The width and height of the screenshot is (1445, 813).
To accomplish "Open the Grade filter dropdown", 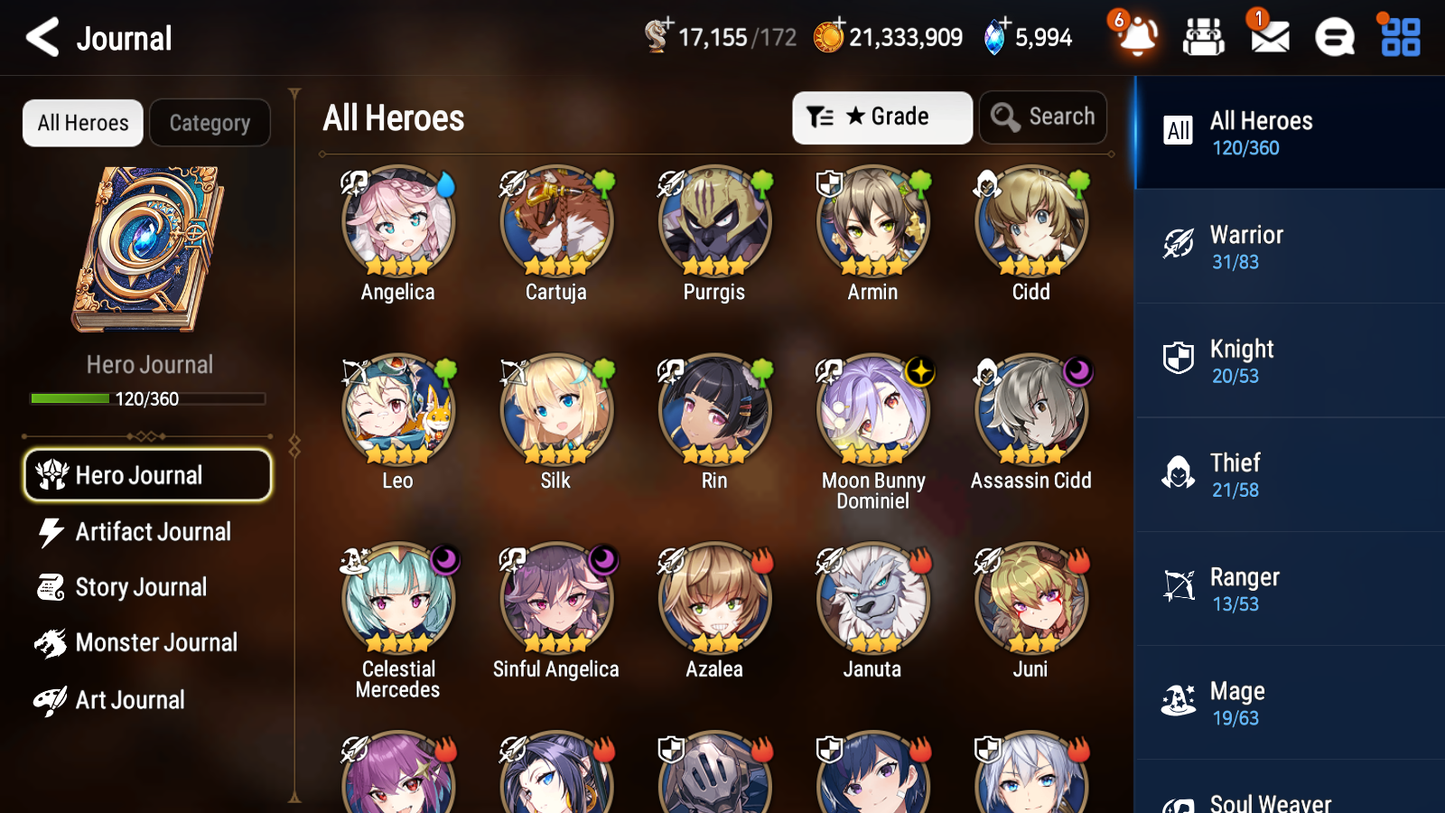I will [882, 117].
